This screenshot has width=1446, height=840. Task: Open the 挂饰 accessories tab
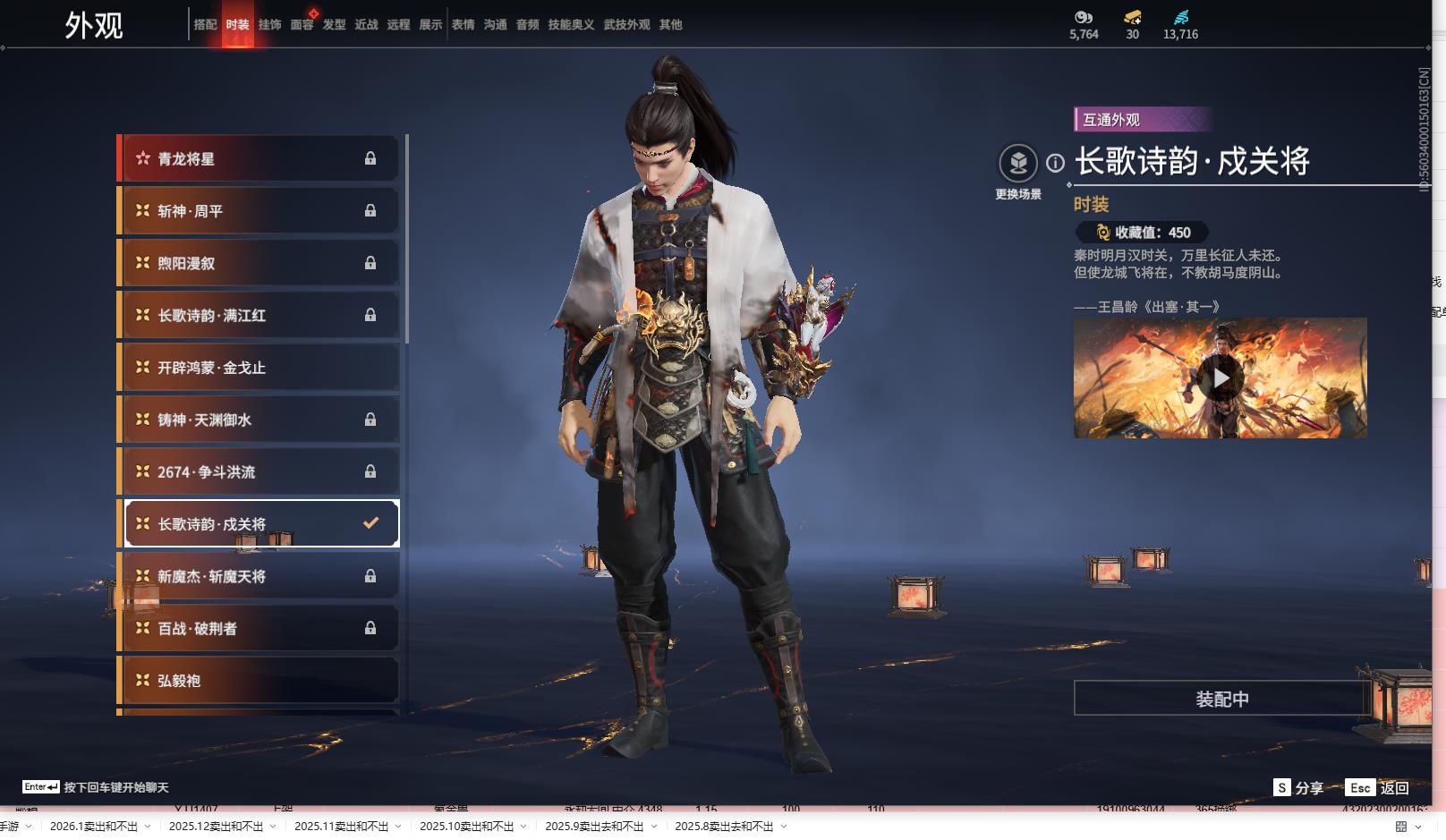[269, 25]
